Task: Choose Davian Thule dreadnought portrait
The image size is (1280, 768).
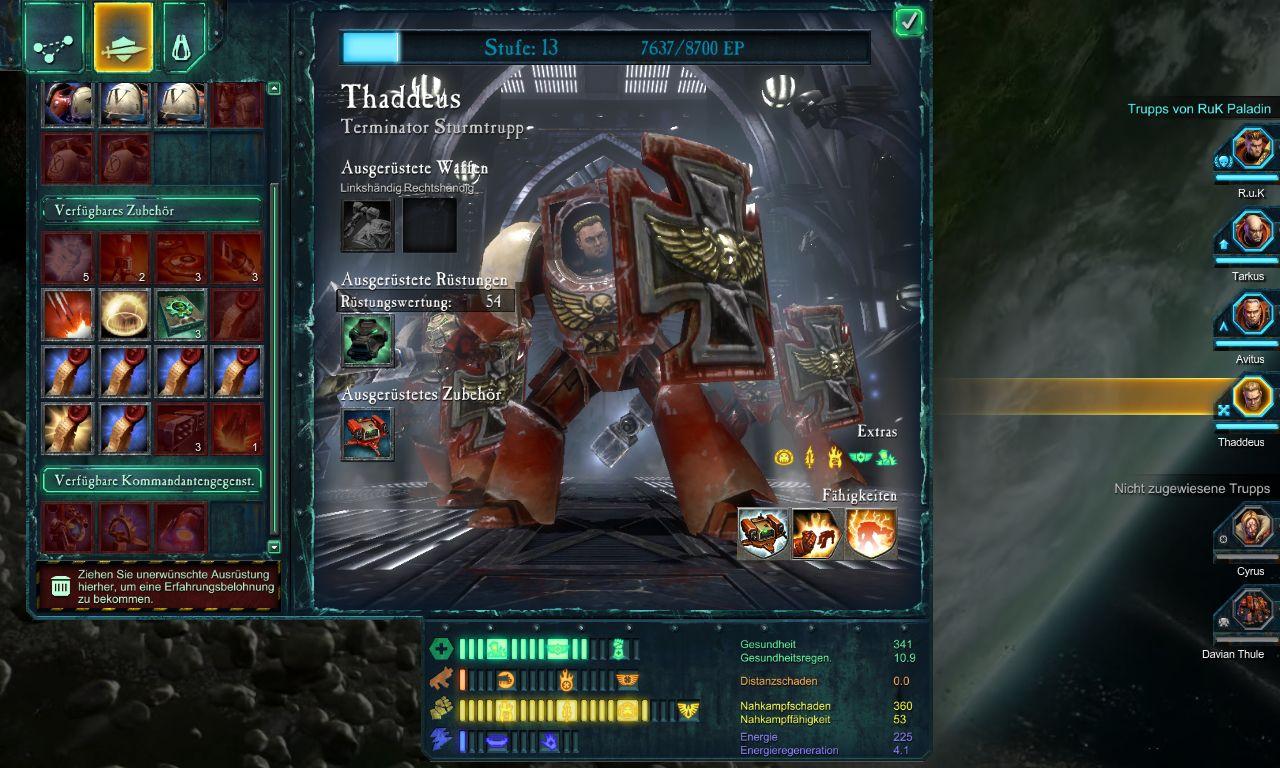Action: pos(1252,610)
